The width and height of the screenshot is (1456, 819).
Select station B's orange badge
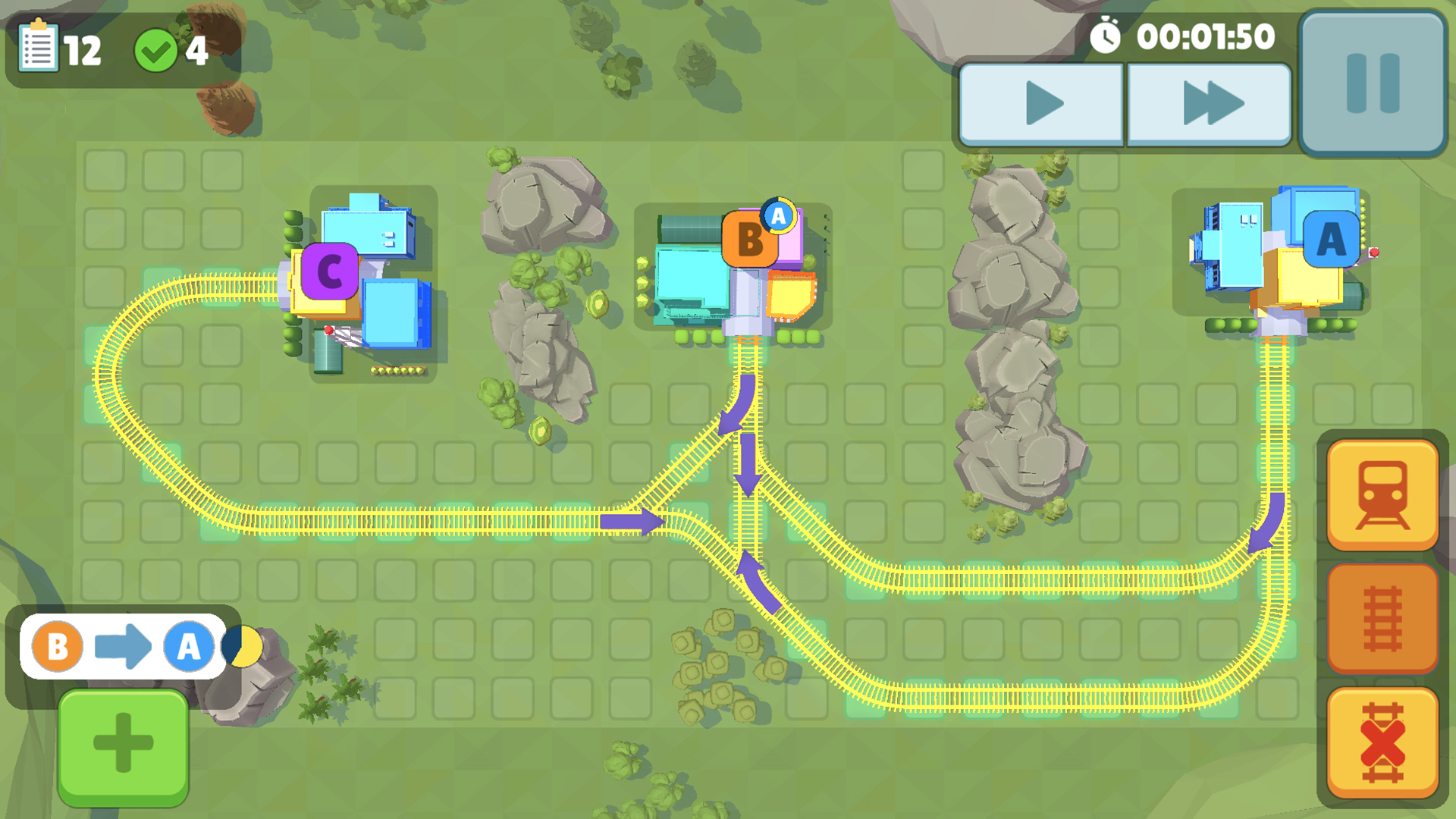(749, 241)
